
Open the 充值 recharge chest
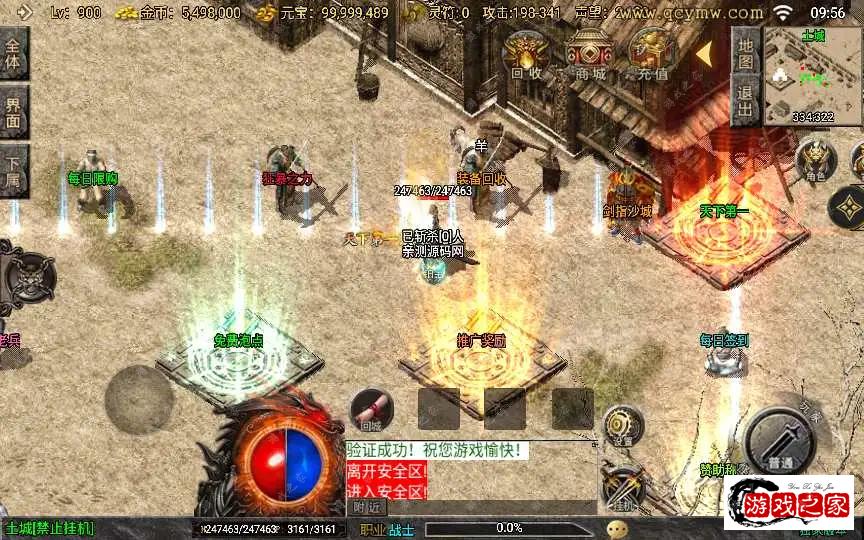tap(651, 53)
